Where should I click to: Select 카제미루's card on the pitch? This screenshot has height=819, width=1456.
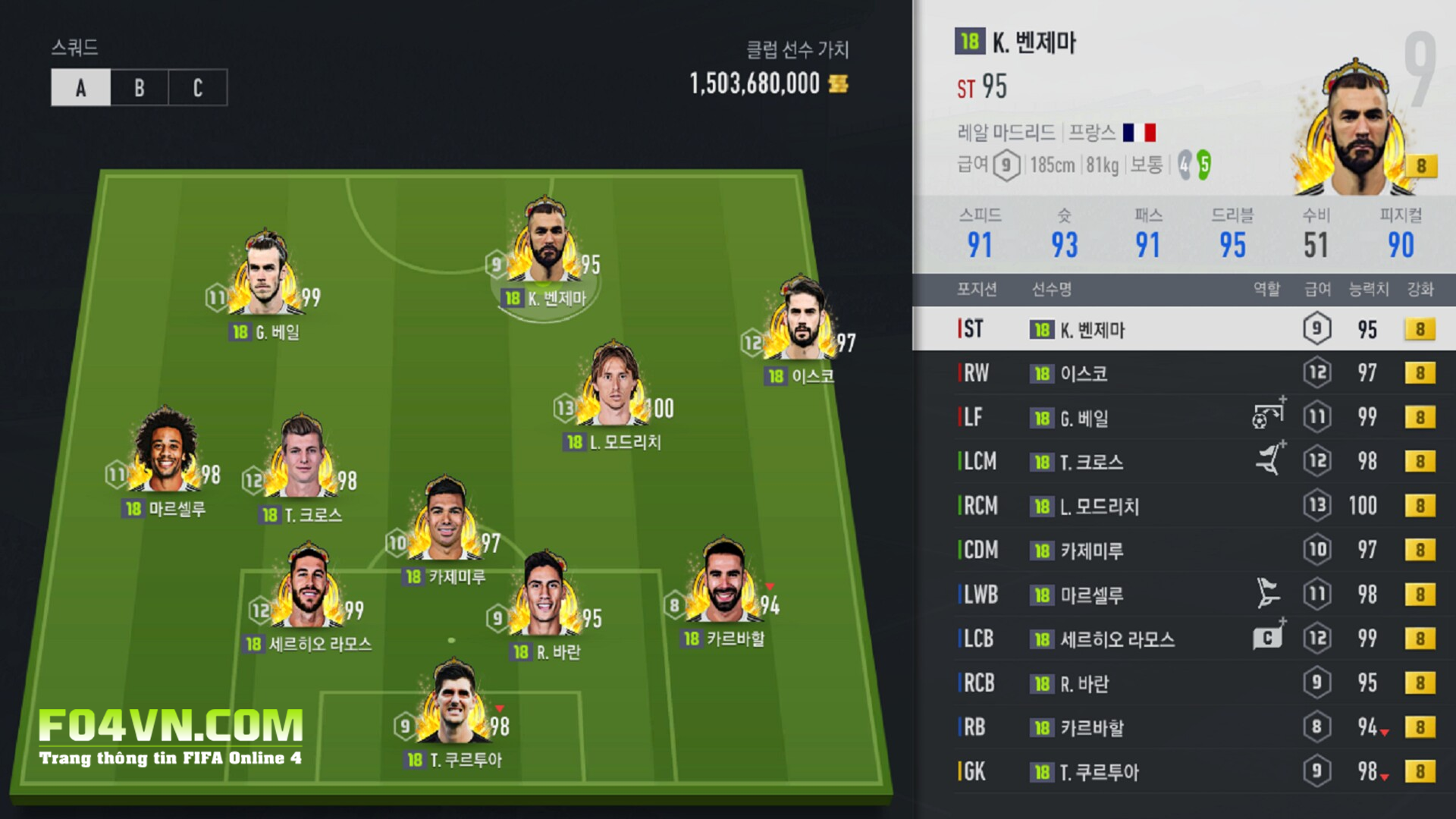[445, 522]
